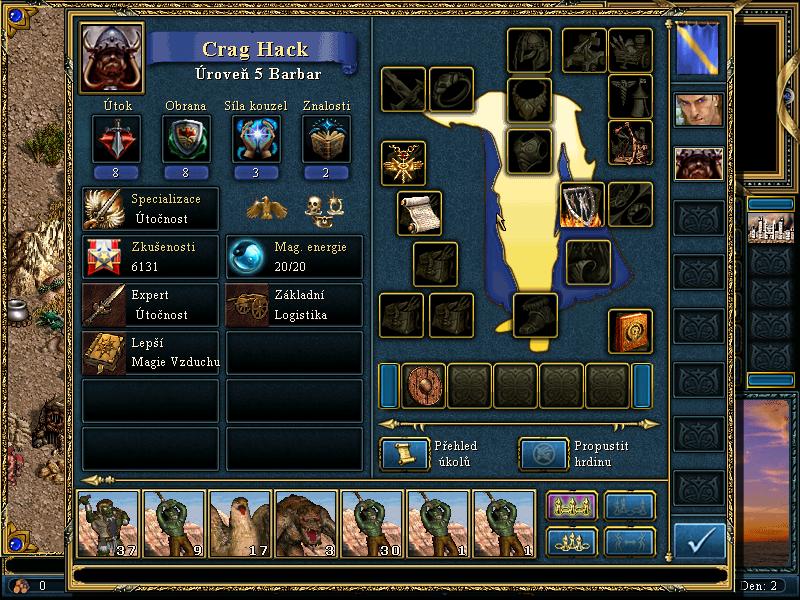Select the bird stack of 17
Viewport: 800px width, 600px height.
pyautogui.click(x=240, y=523)
